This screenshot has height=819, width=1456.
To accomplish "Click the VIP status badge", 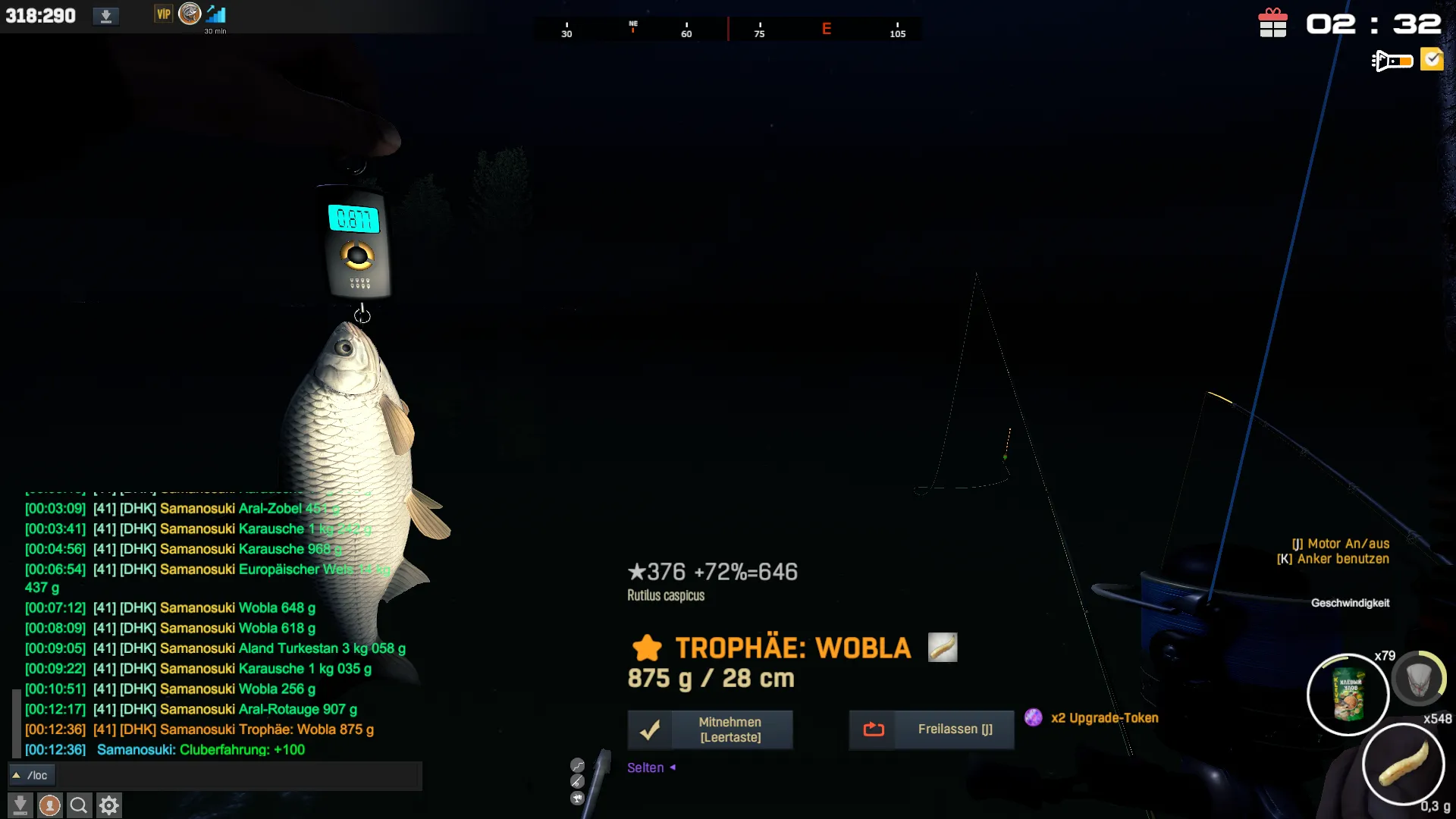I will (163, 14).
